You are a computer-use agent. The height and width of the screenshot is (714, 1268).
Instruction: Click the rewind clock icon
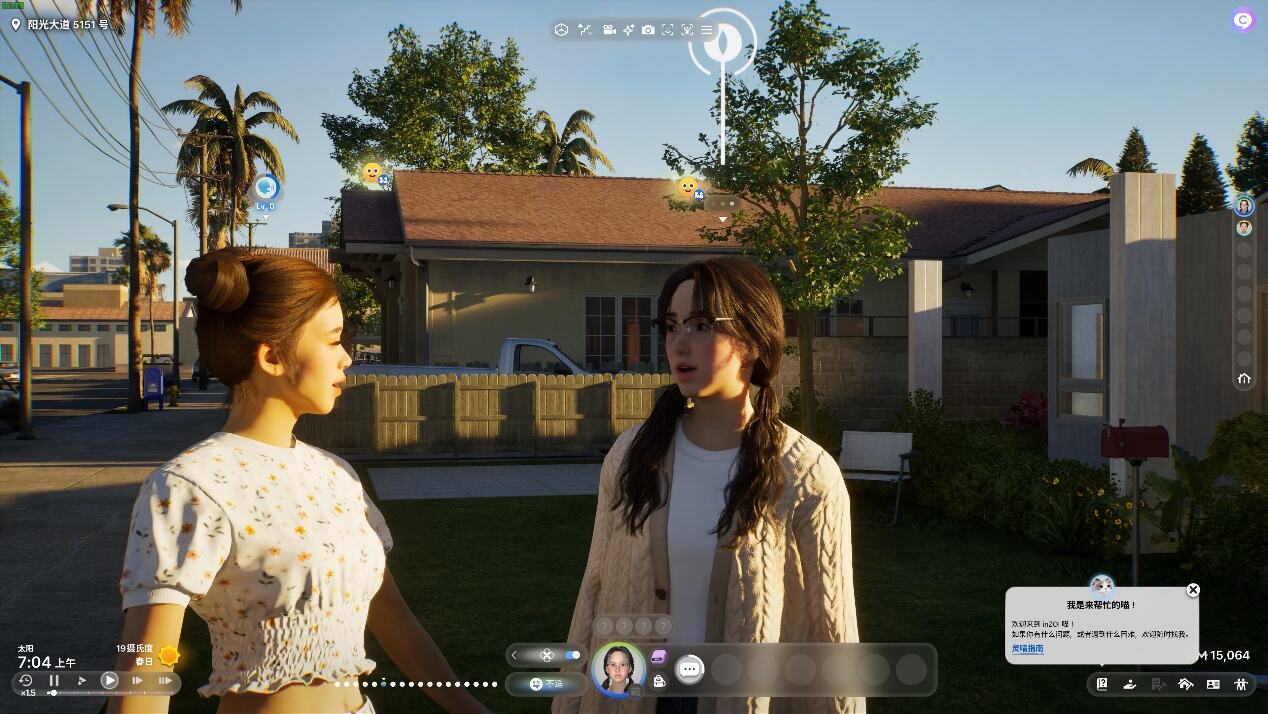[x=26, y=681]
